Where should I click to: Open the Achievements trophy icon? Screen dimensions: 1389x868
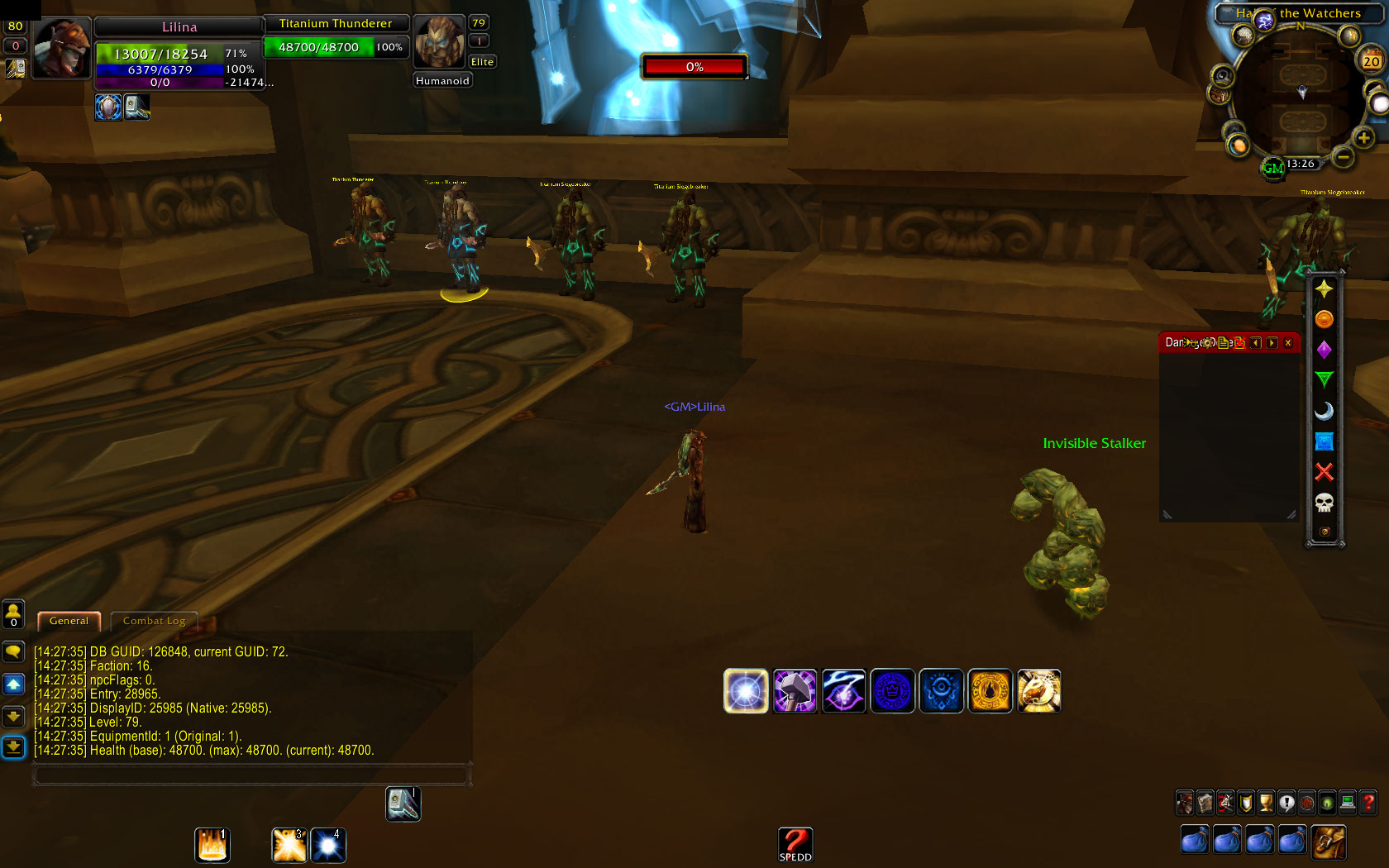[1265, 803]
